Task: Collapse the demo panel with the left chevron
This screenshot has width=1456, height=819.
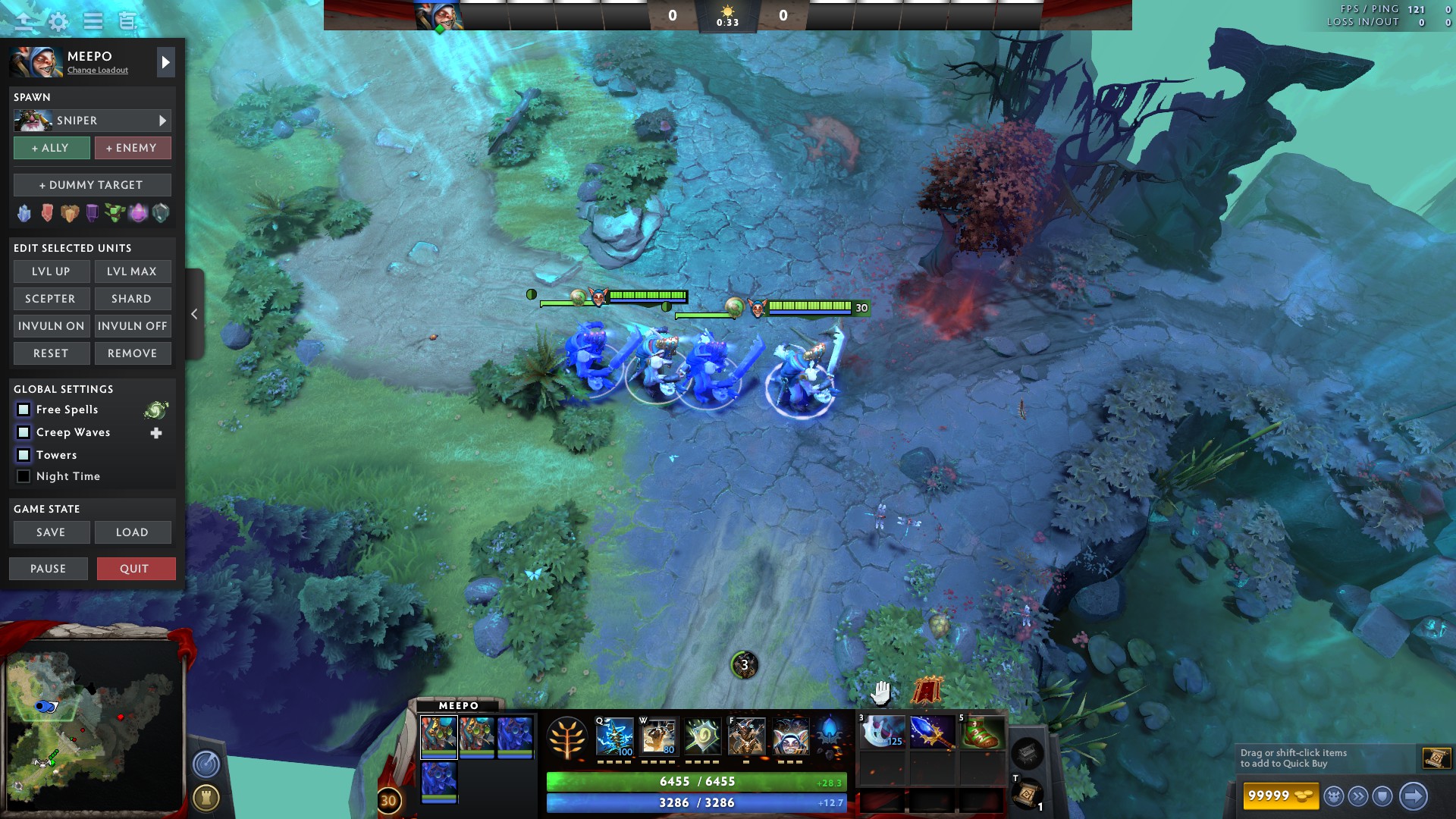Action: [194, 313]
